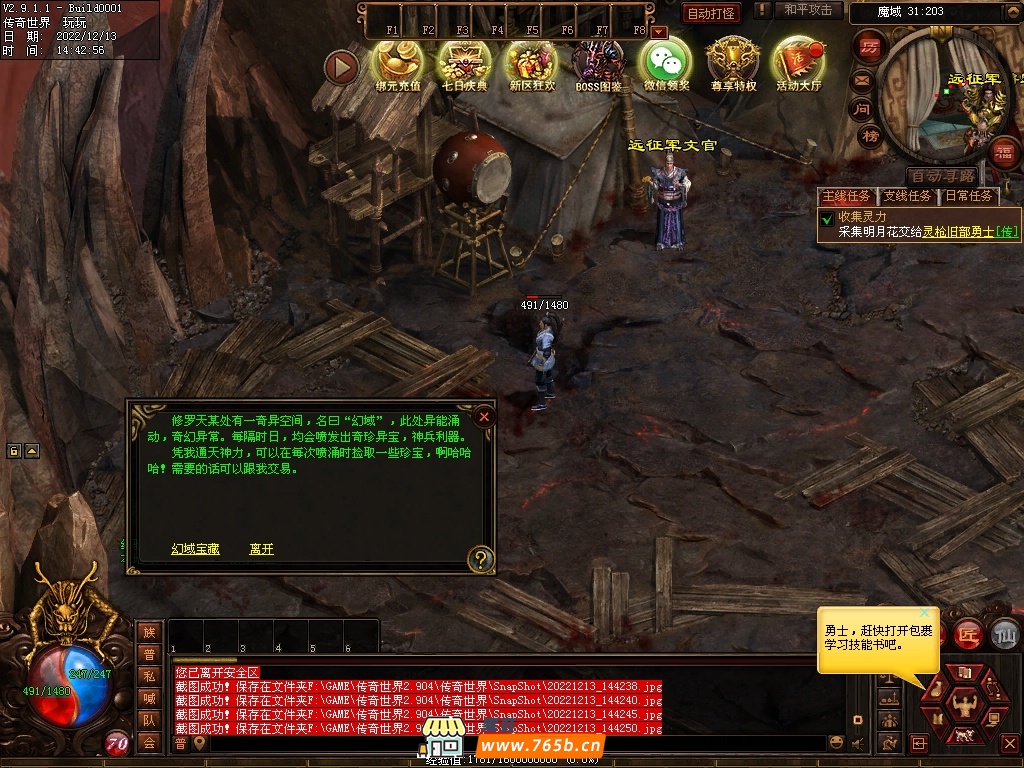Choose the 幻域宝藏 dialogue option
This screenshot has width=1024, height=768.
(x=194, y=549)
